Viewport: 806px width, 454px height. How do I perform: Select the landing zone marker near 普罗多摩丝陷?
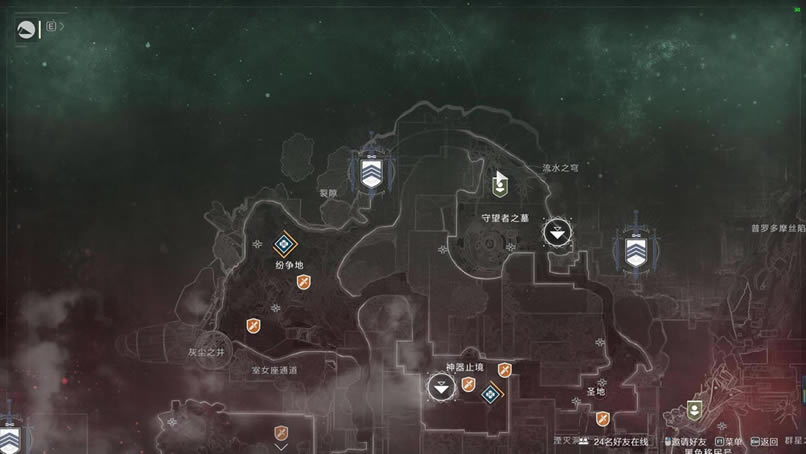pos(634,250)
